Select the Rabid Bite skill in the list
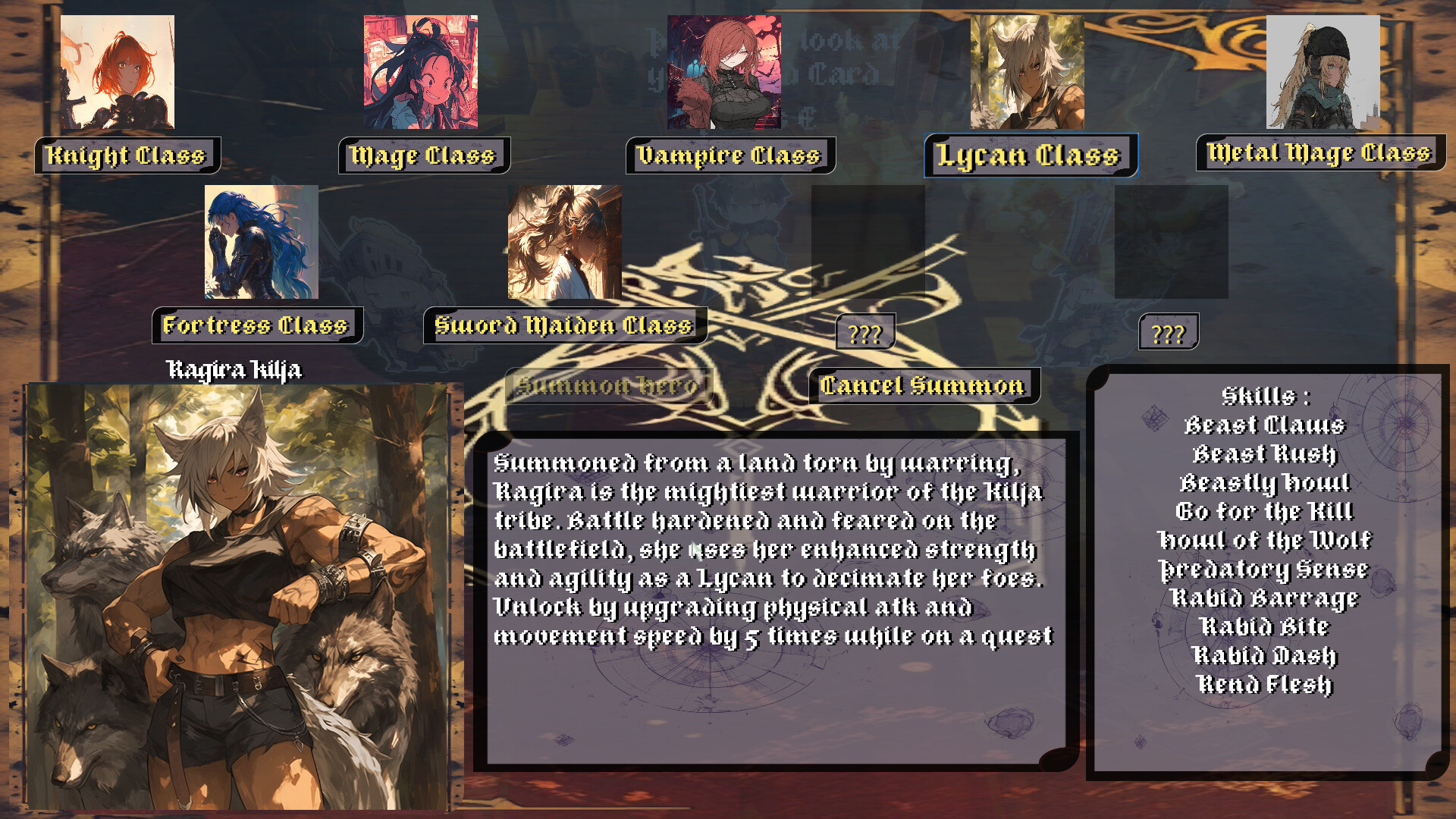This screenshot has height=819, width=1456. tap(1267, 627)
